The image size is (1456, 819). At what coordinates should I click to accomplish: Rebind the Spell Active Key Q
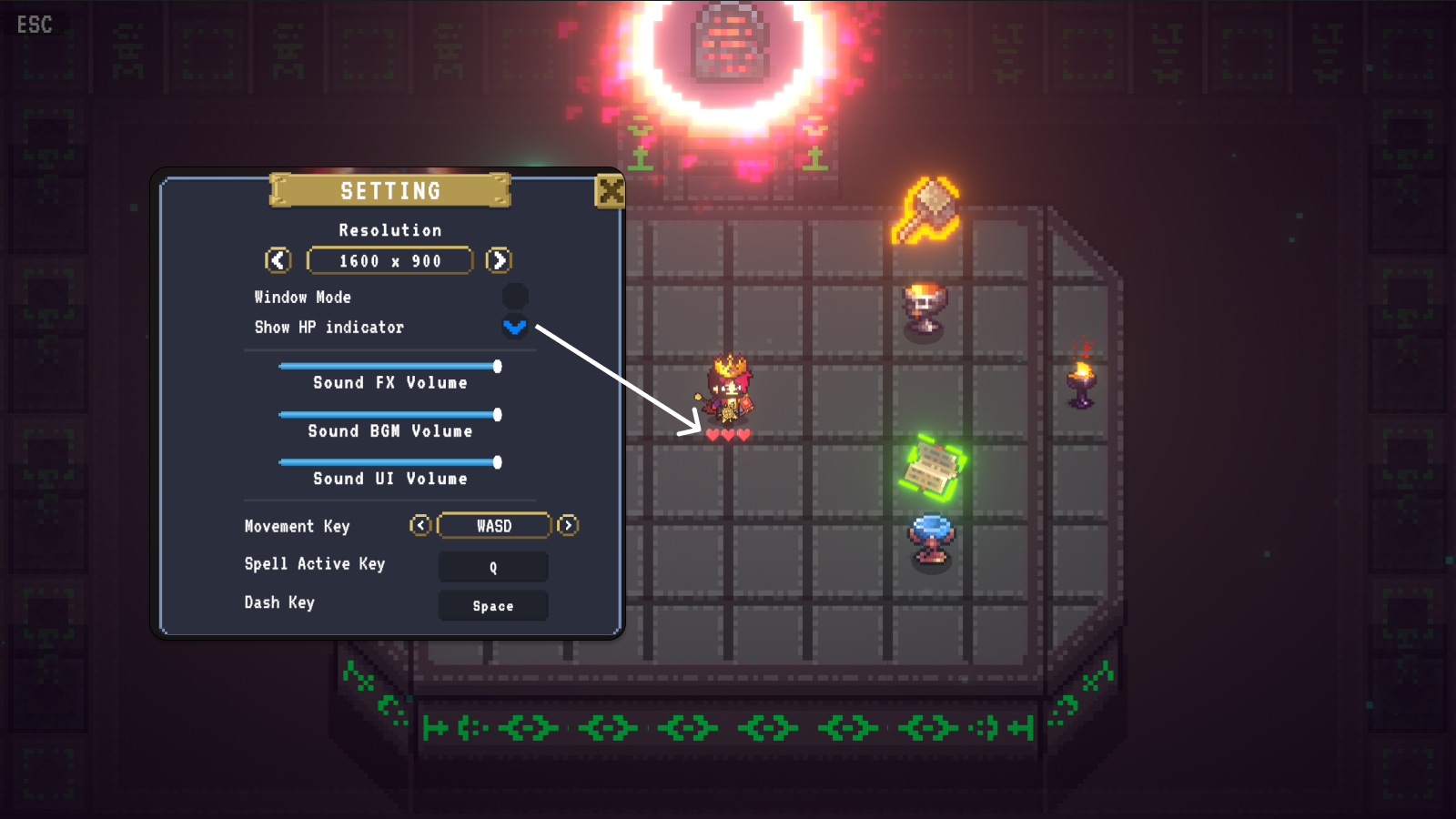pos(493,567)
